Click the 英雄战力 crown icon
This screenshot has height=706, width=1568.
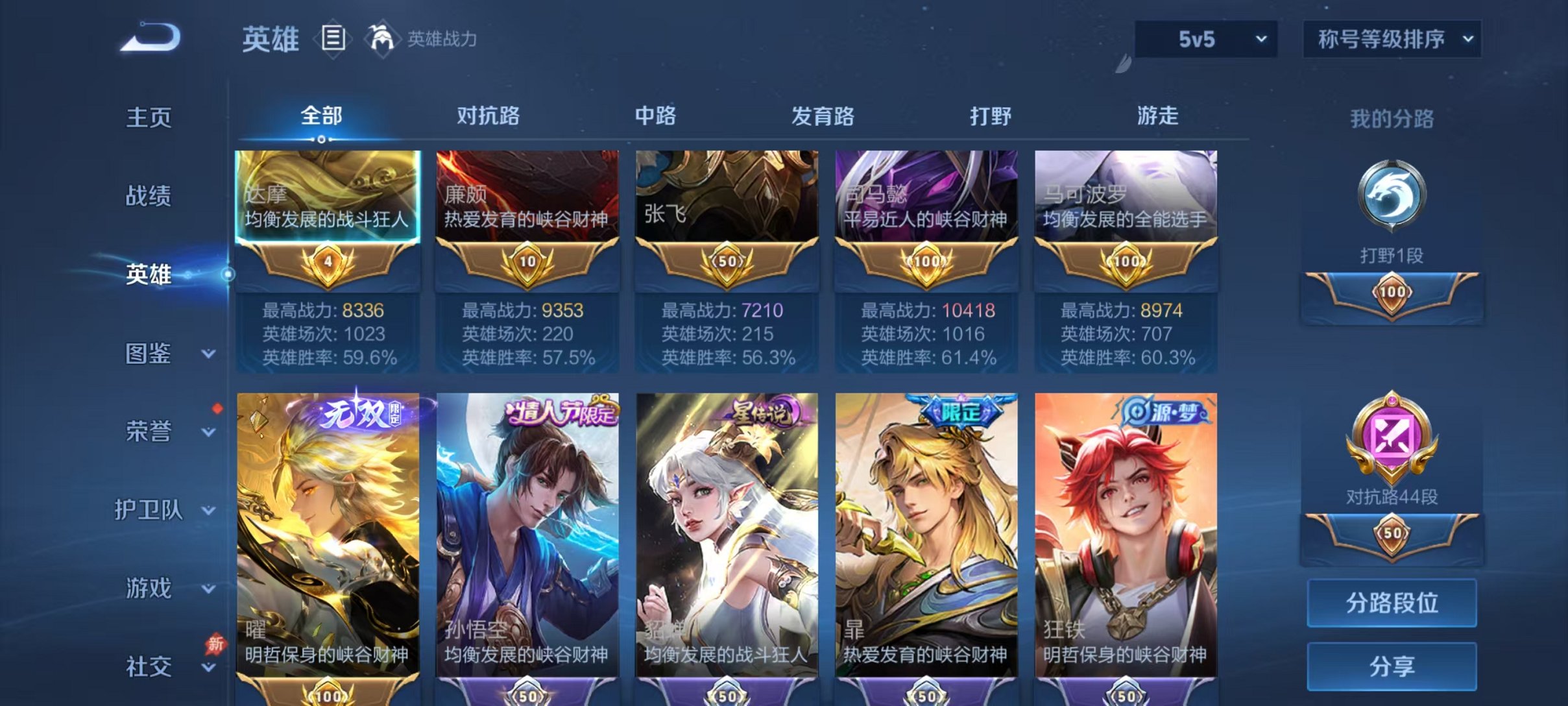(x=381, y=39)
